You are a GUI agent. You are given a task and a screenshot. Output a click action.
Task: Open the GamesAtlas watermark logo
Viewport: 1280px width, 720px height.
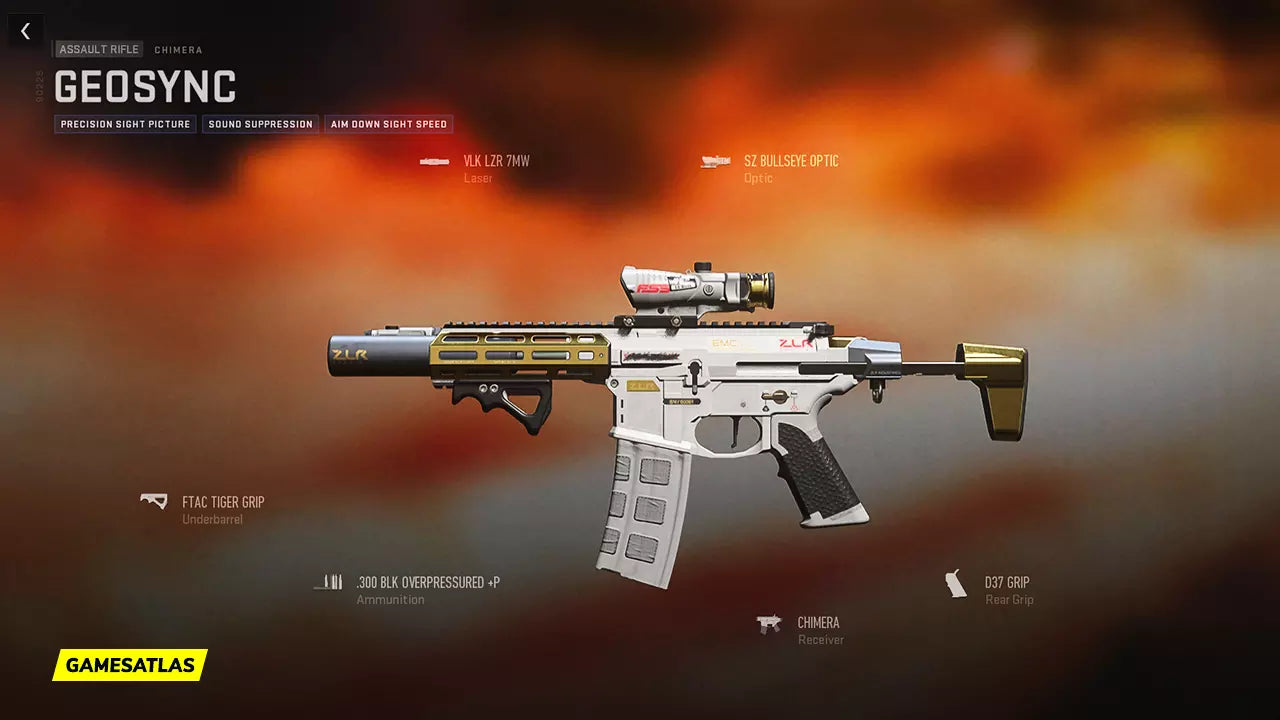tap(130, 665)
